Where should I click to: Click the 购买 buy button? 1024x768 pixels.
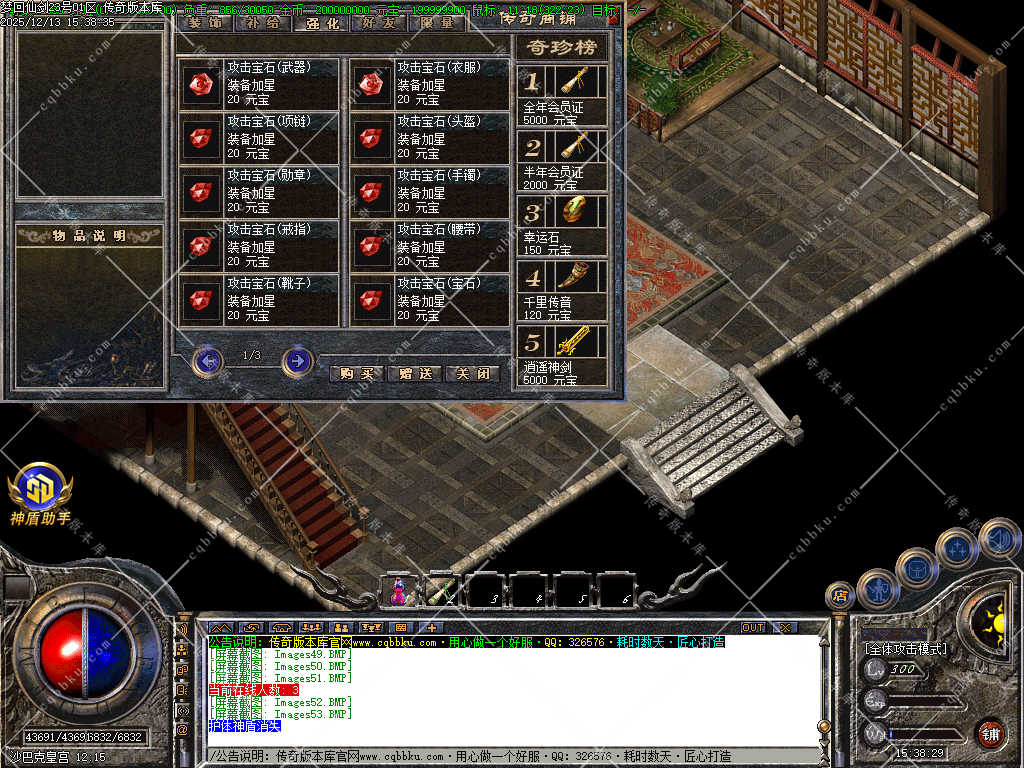tap(356, 374)
